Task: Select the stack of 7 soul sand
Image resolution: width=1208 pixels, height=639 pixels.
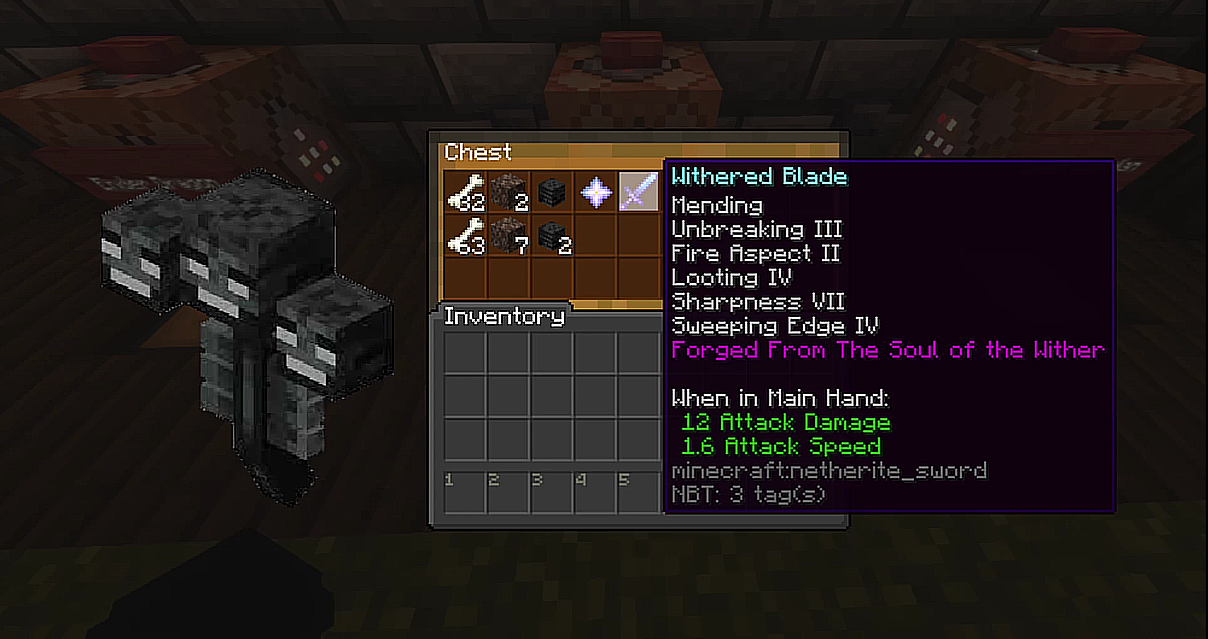Action: (x=509, y=236)
